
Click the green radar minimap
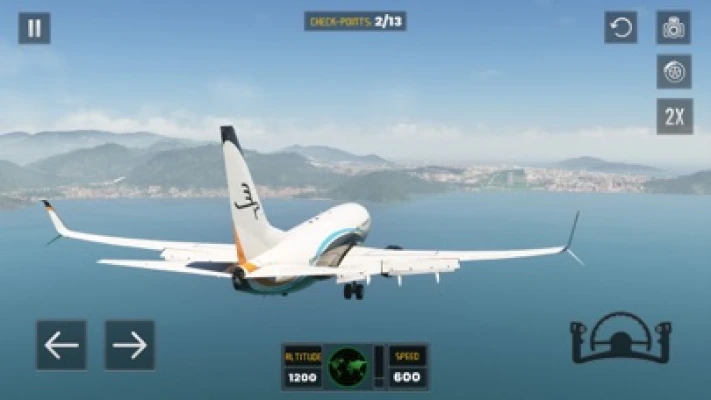click(x=348, y=367)
